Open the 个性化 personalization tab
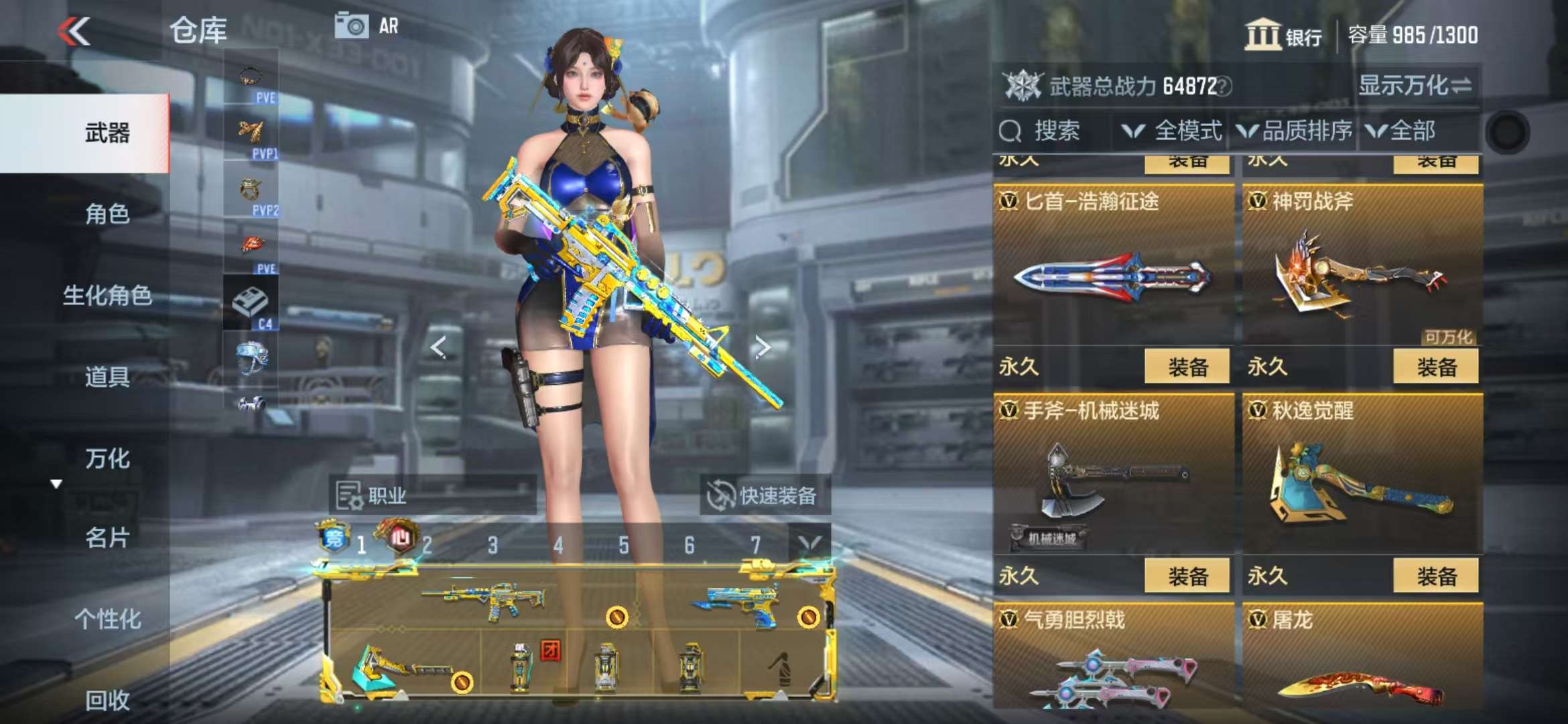Viewport: 1568px width, 724px height. pos(107,619)
